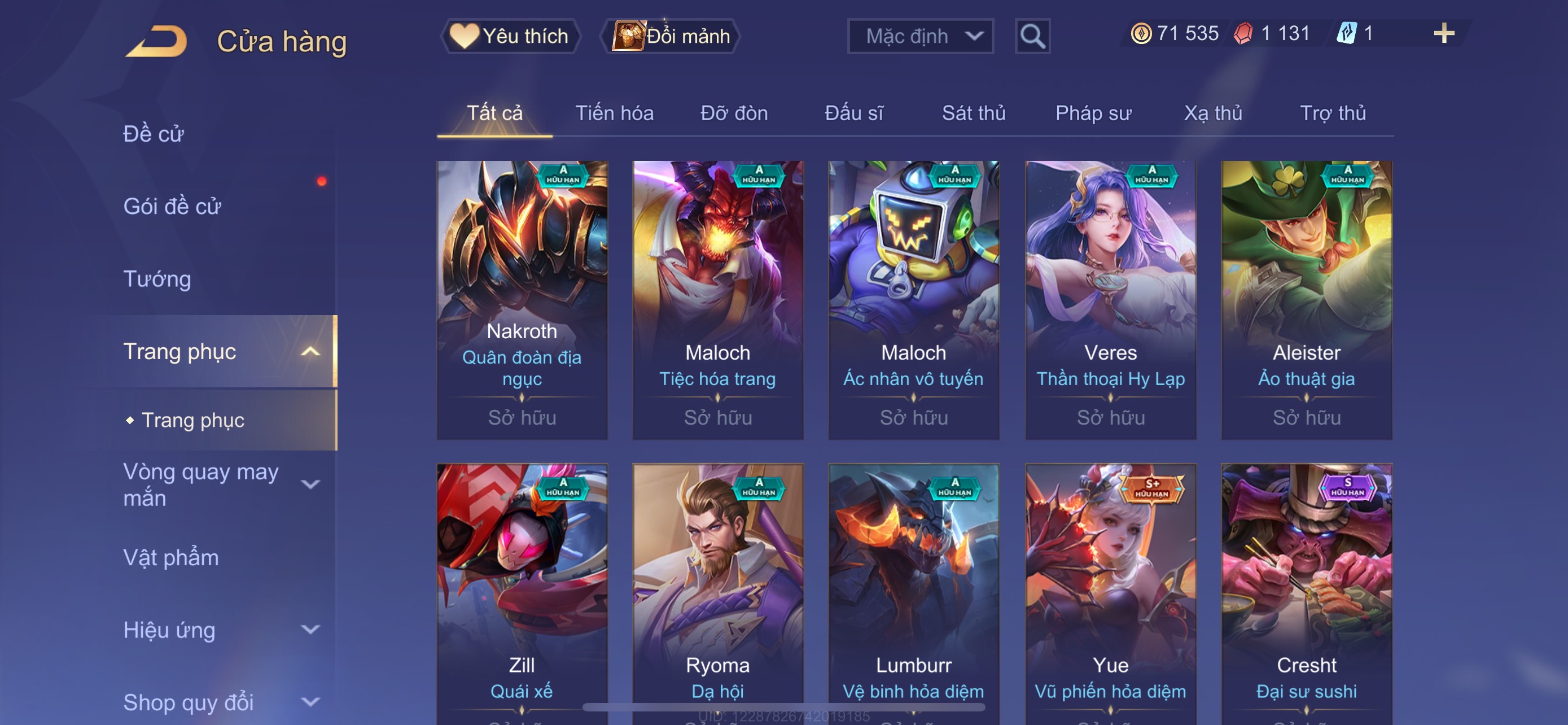The height and width of the screenshot is (725, 1568).
Task: Select Nakroth Quân đoàn địa ngục skin card
Action: (x=522, y=299)
